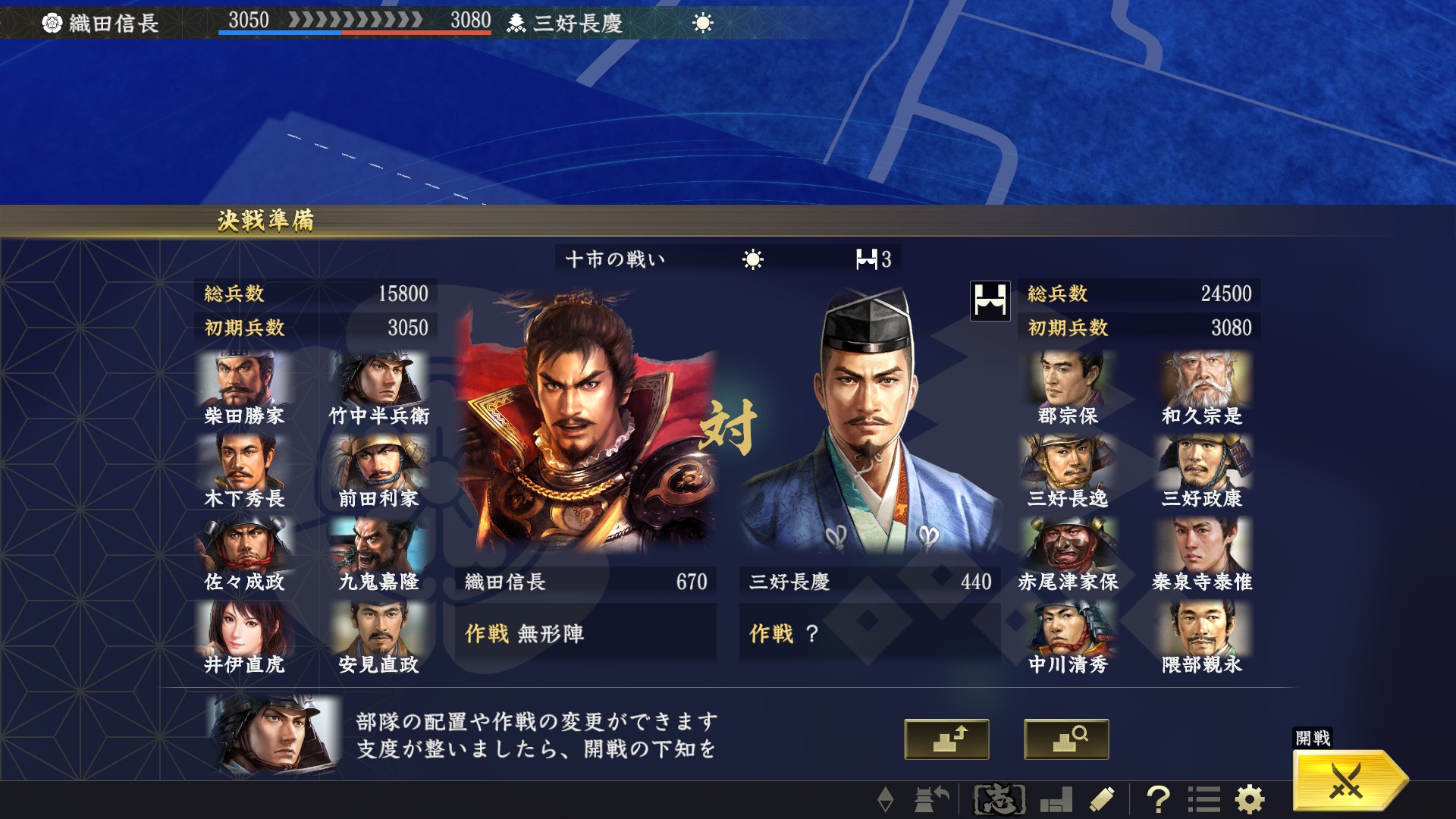Click the question mark help icon
This screenshot has width=1456, height=819.
[1159, 799]
